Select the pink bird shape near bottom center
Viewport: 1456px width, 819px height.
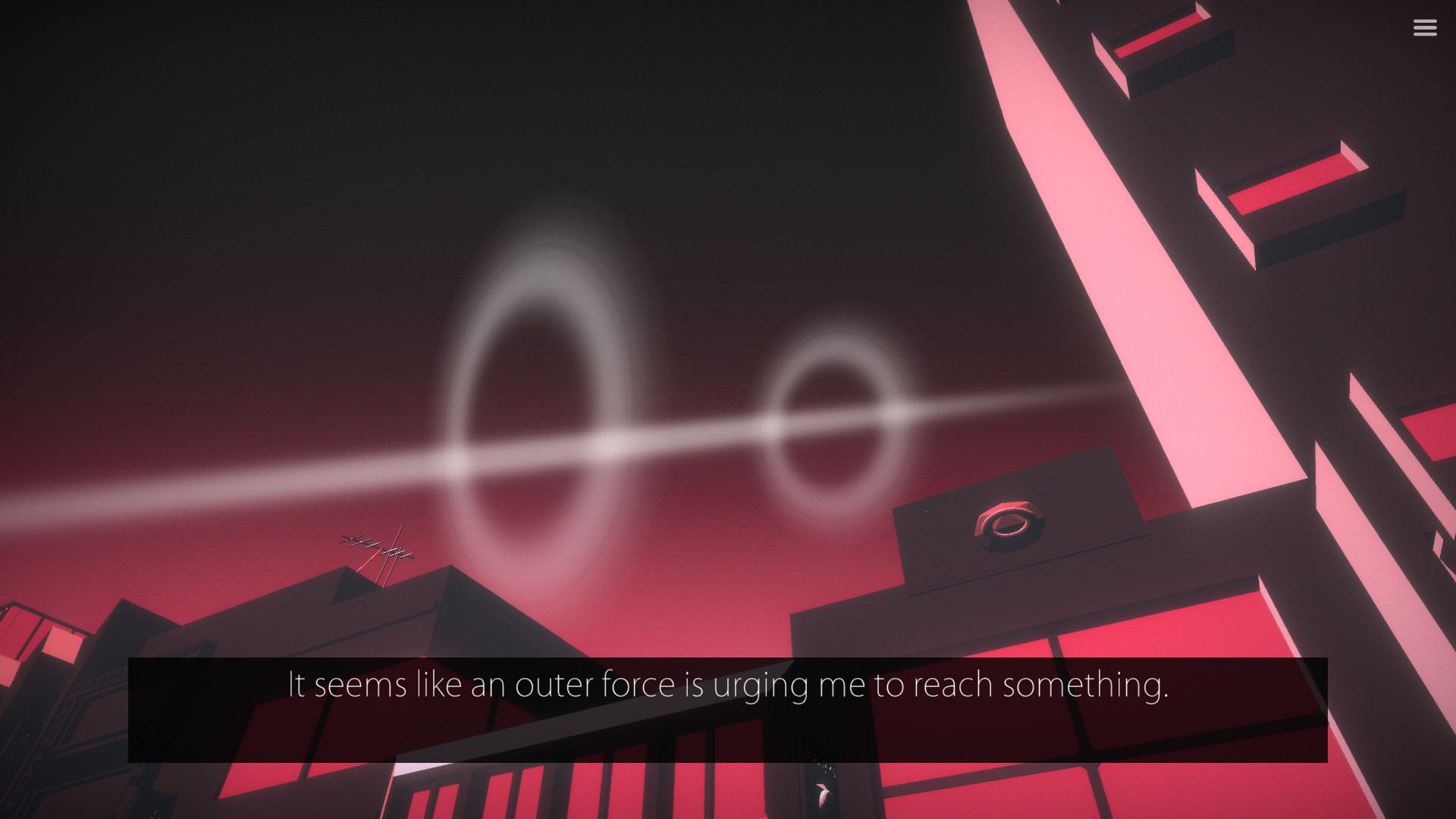(823, 792)
